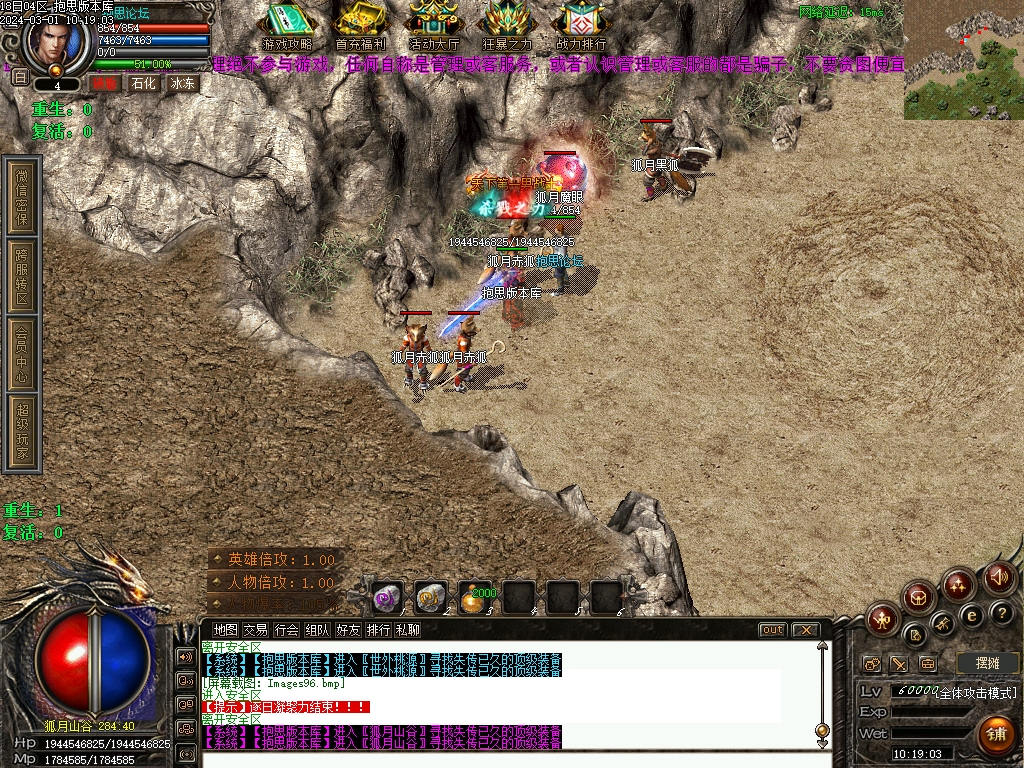This screenshot has width=1024, height=768.
Task: Open the round 铺 shop button
Action: [x=995, y=734]
